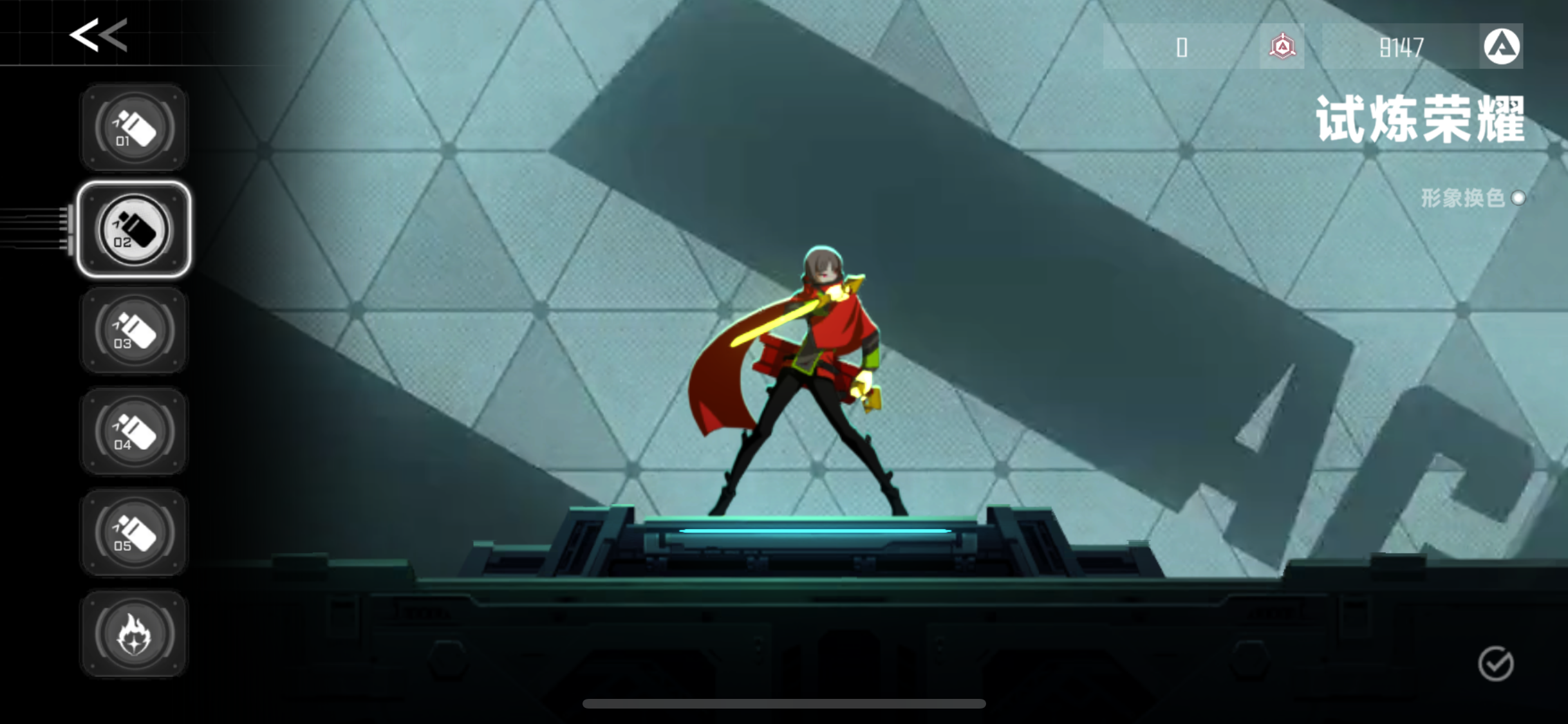Select color scheme slot 04
This screenshot has width=1568, height=724.
pos(133,431)
